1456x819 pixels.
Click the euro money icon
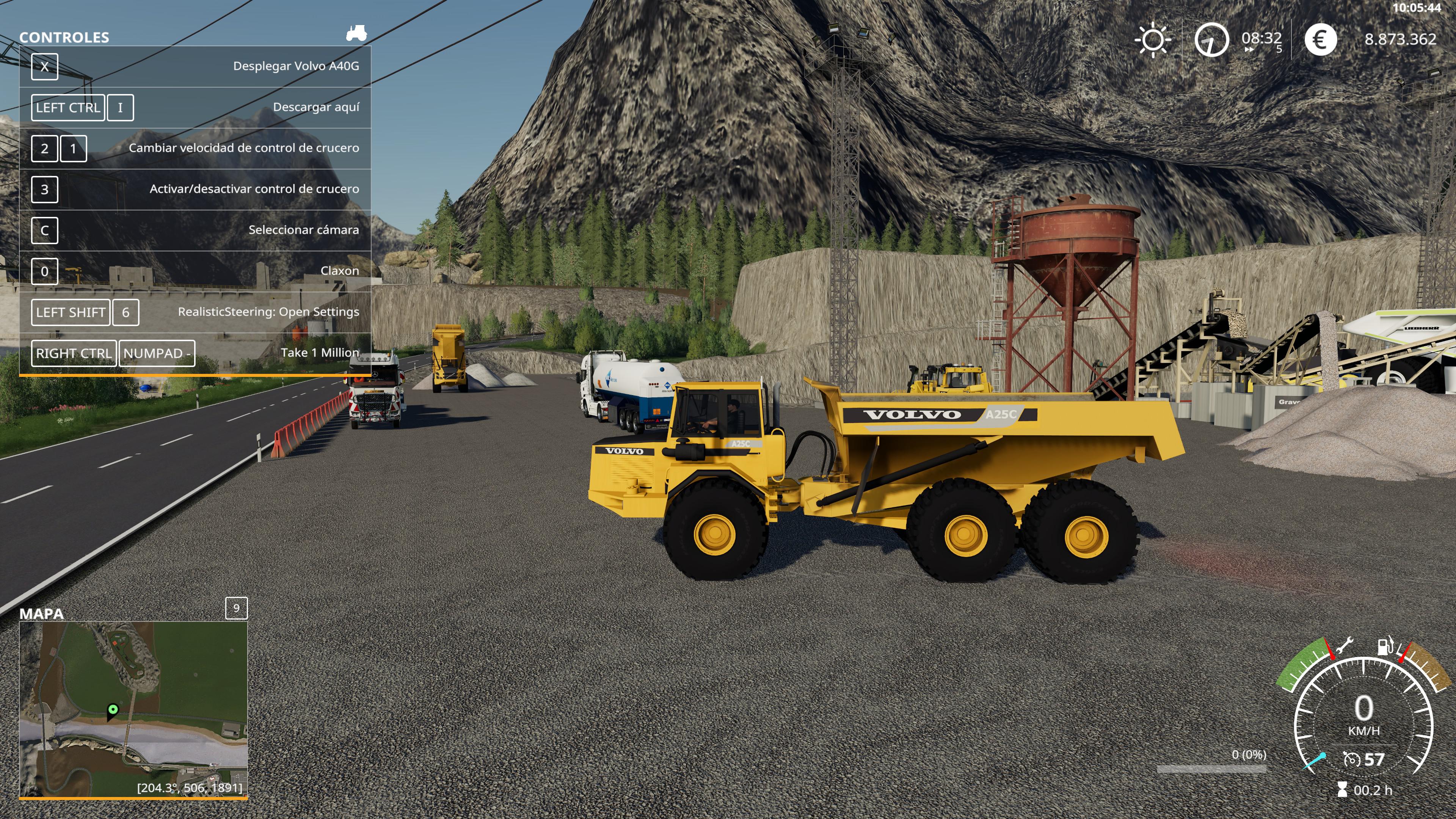[x=1320, y=39]
